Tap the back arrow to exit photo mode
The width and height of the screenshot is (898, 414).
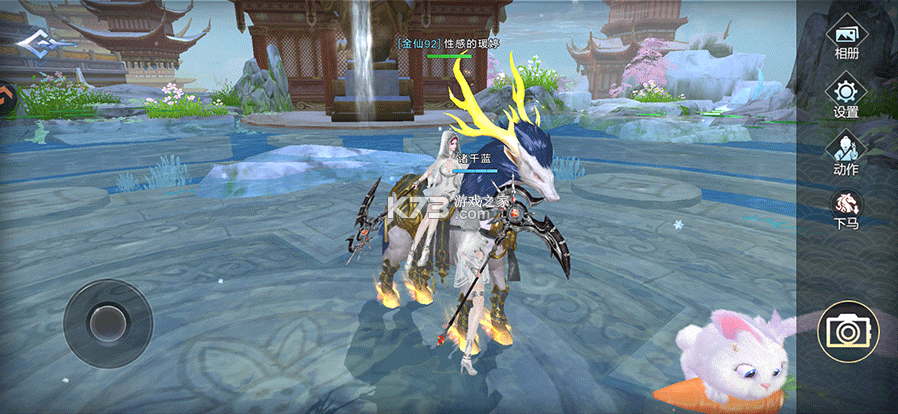click(39, 44)
